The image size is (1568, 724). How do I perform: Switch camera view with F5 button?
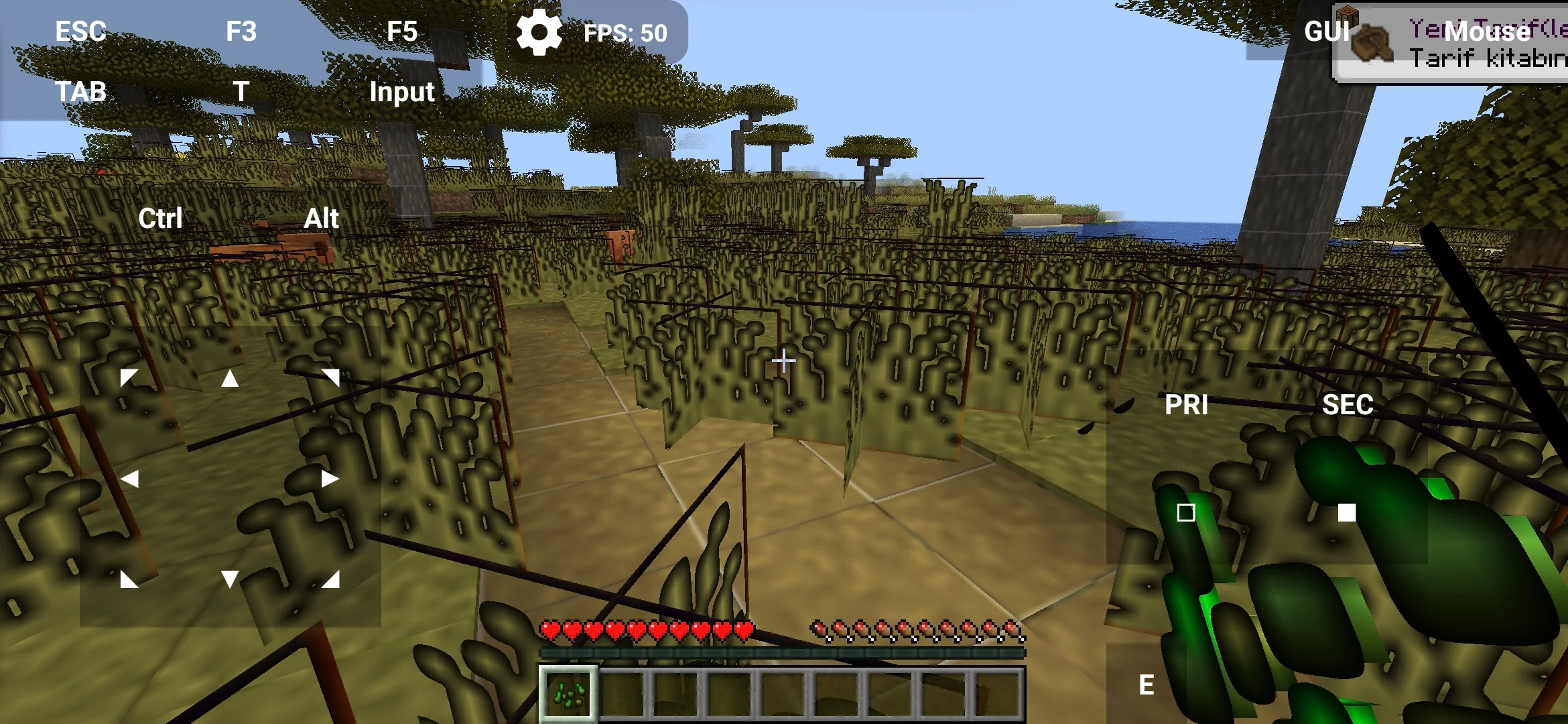pyautogui.click(x=402, y=32)
